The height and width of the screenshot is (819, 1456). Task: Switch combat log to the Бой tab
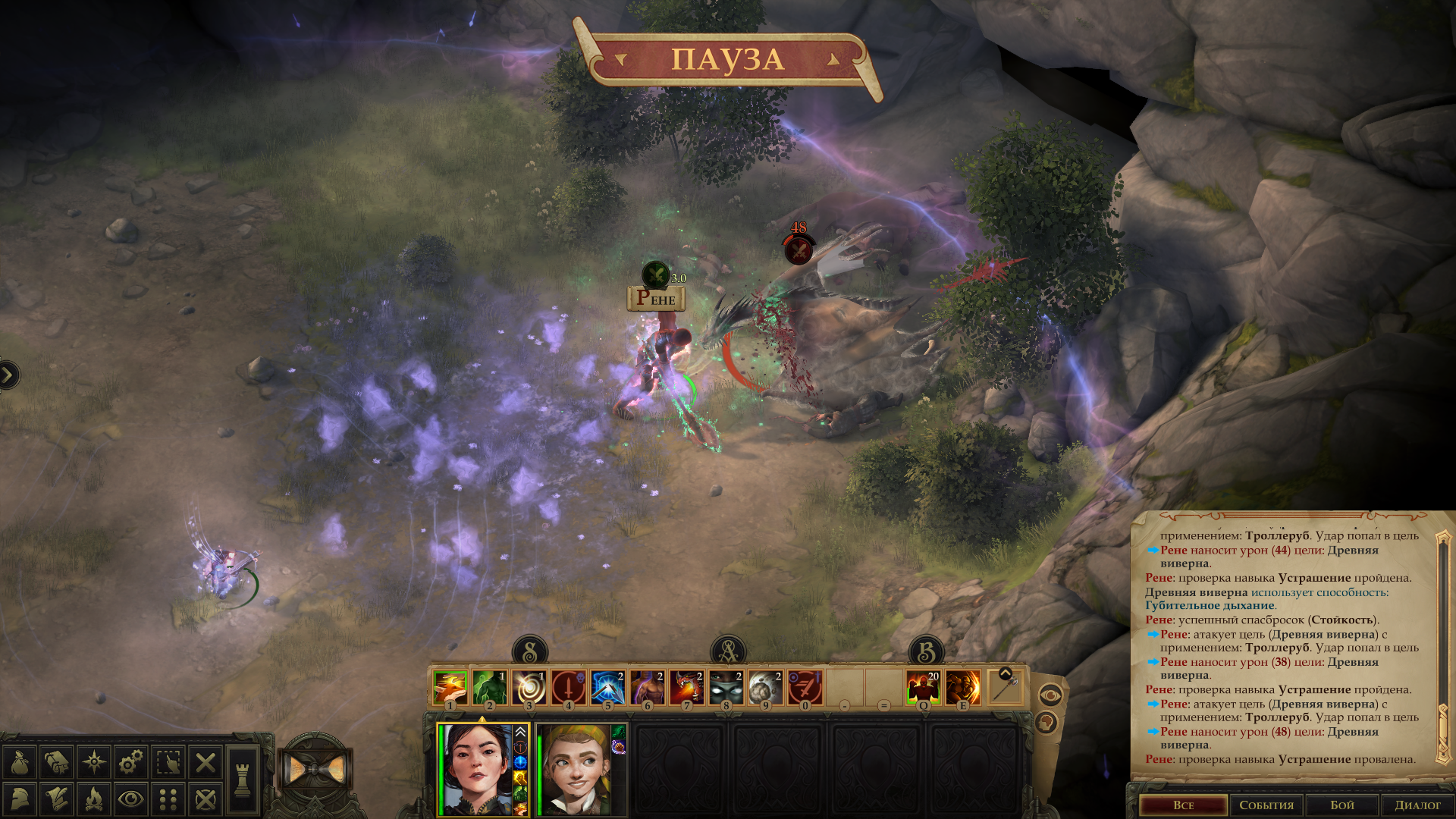tap(1341, 805)
